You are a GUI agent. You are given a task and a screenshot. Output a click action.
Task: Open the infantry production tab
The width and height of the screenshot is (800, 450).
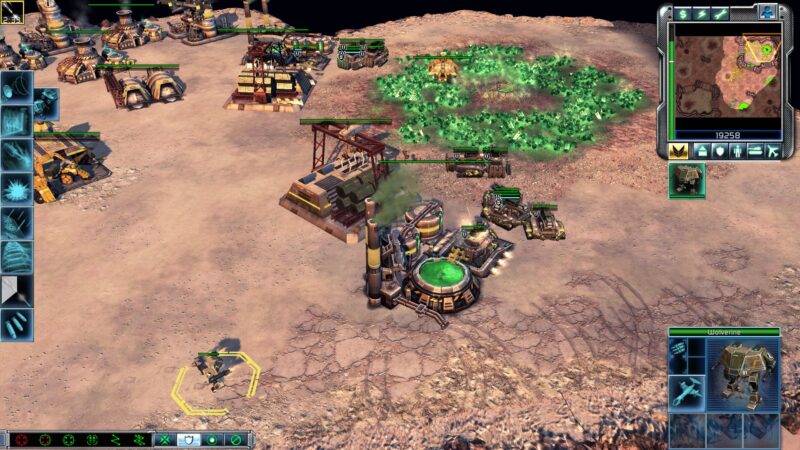[x=737, y=150]
